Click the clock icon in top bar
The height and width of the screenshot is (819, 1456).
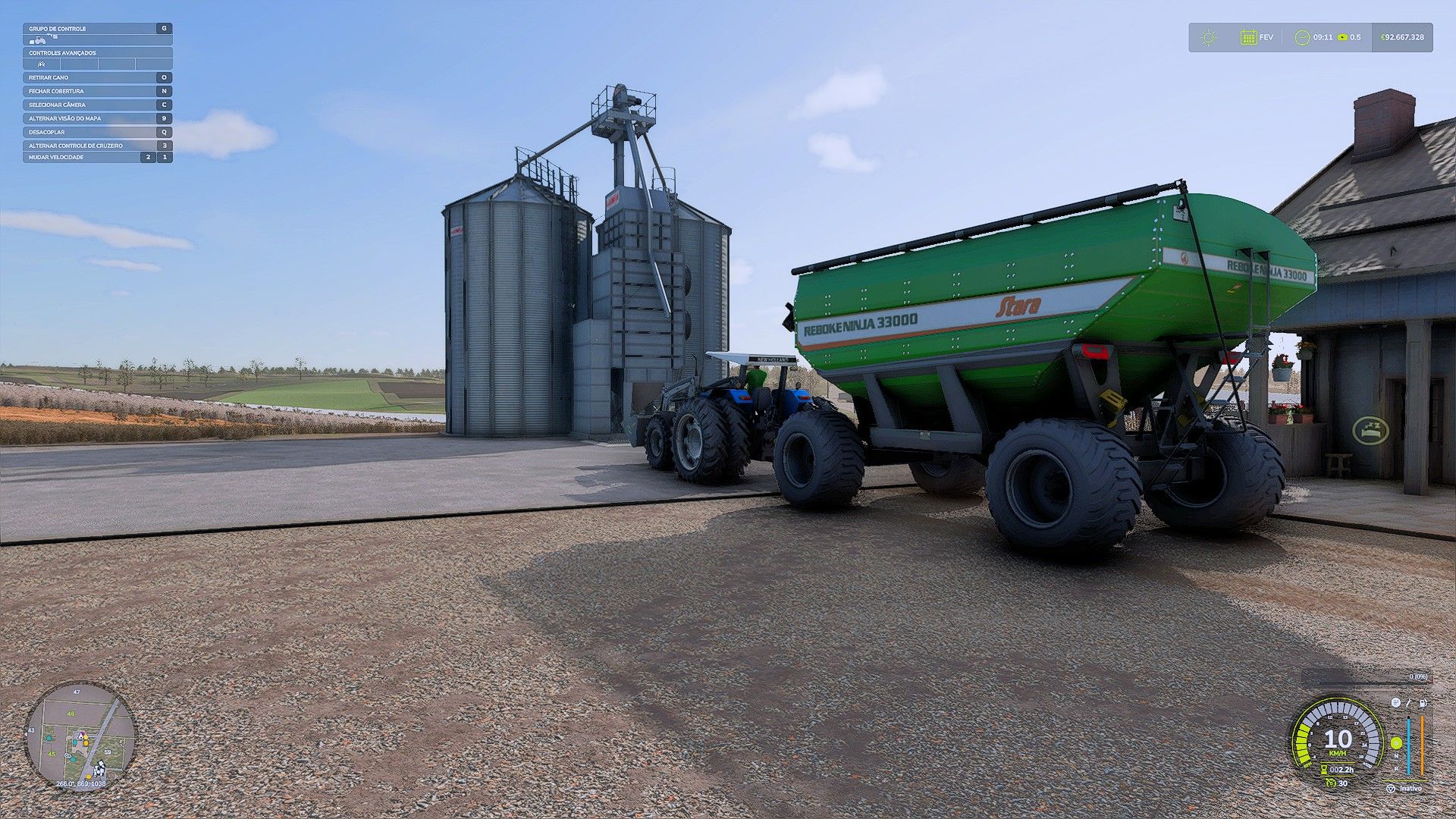(x=1302, y=37)
